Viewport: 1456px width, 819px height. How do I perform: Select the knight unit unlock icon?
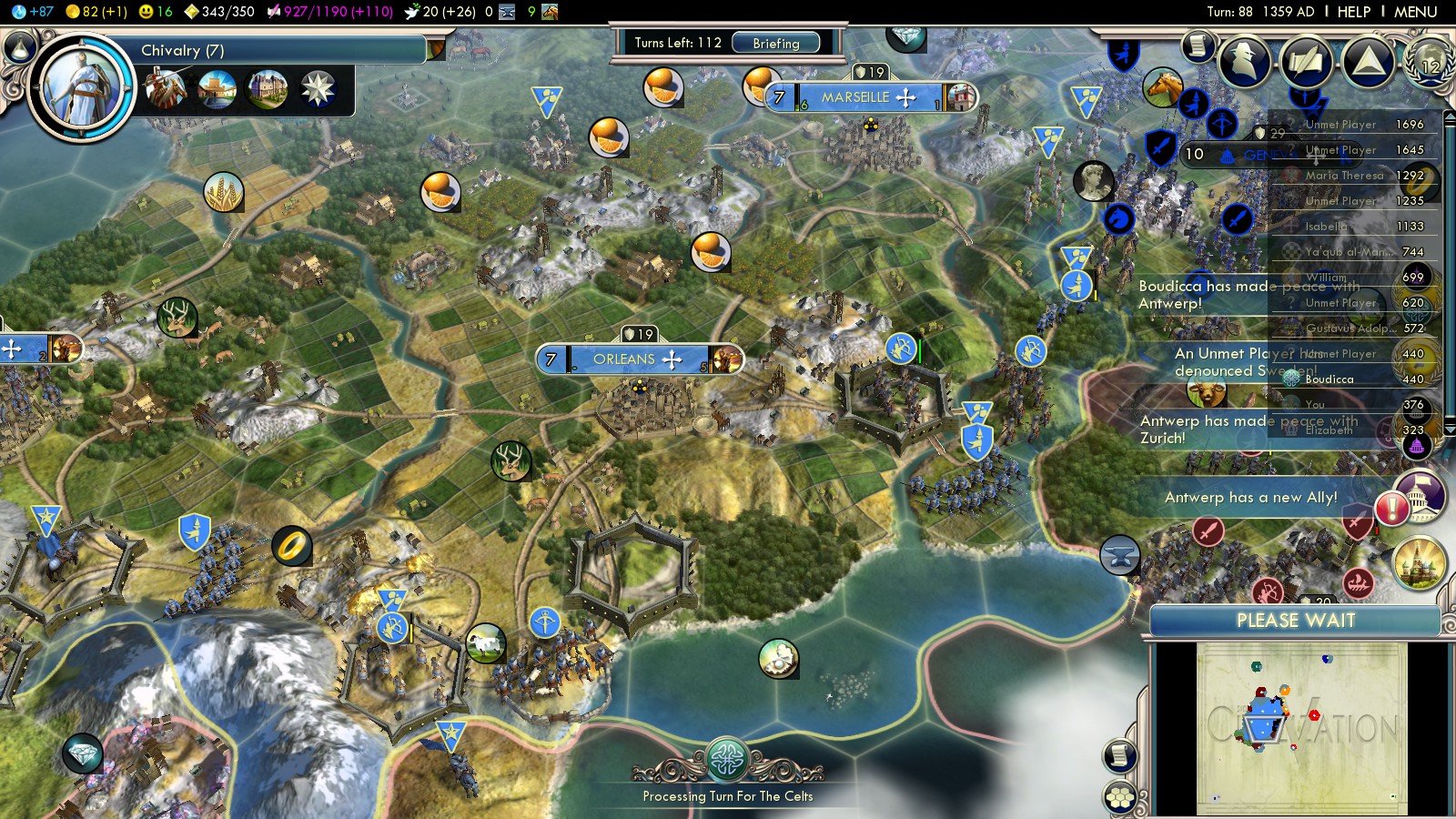tap(166, 89)
